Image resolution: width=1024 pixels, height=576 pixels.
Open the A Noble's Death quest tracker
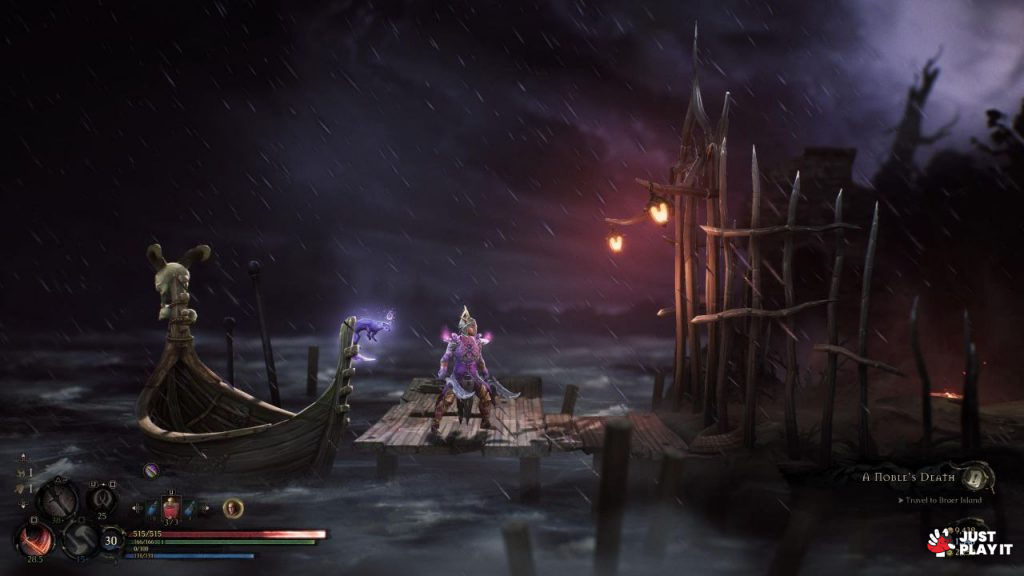(x=905, y=477)
